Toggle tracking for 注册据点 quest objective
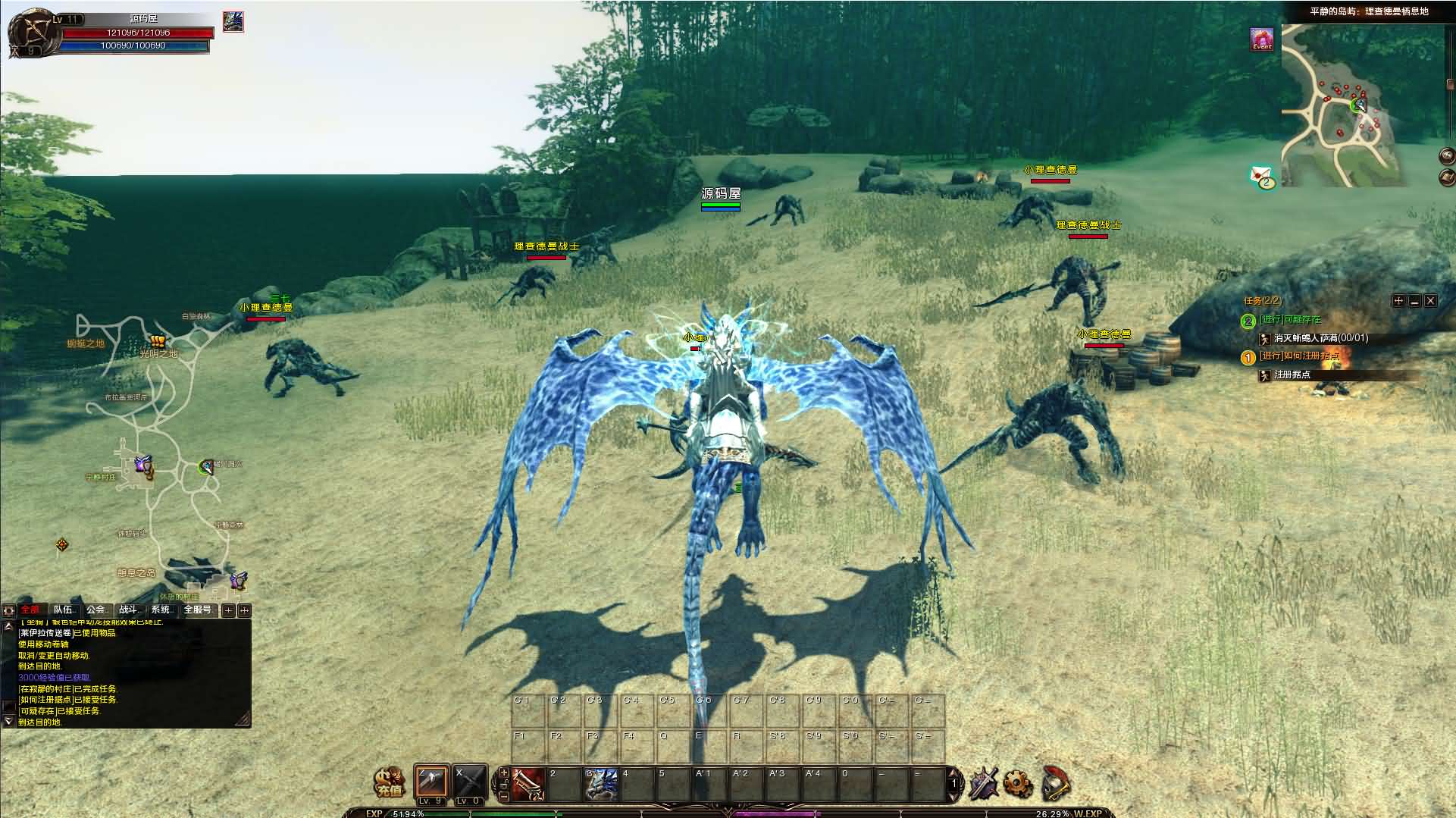This screenshot has height=818, width=1456. coord(1264,376)
